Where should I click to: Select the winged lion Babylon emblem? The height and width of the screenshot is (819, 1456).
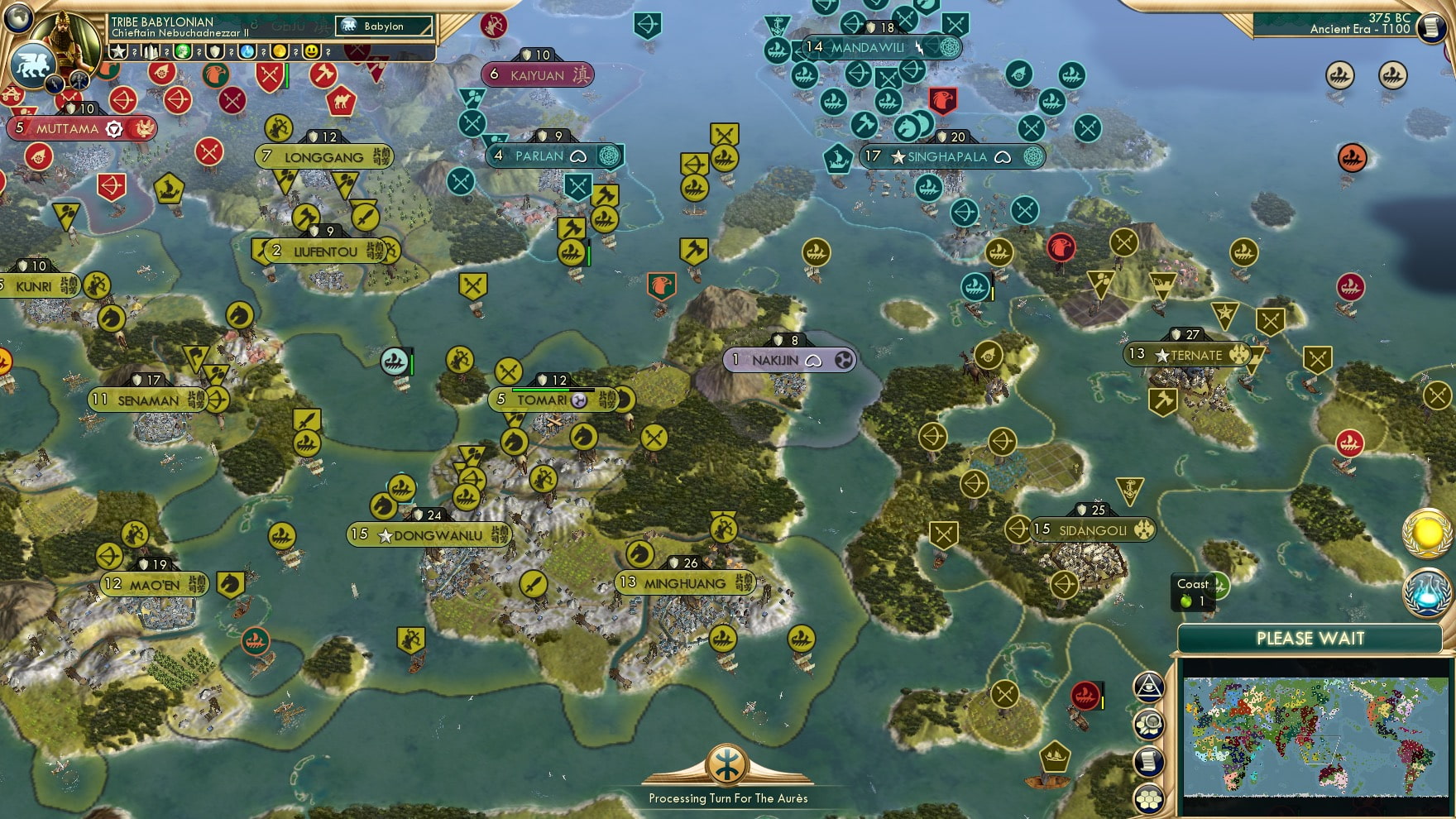tap(33, 65)
